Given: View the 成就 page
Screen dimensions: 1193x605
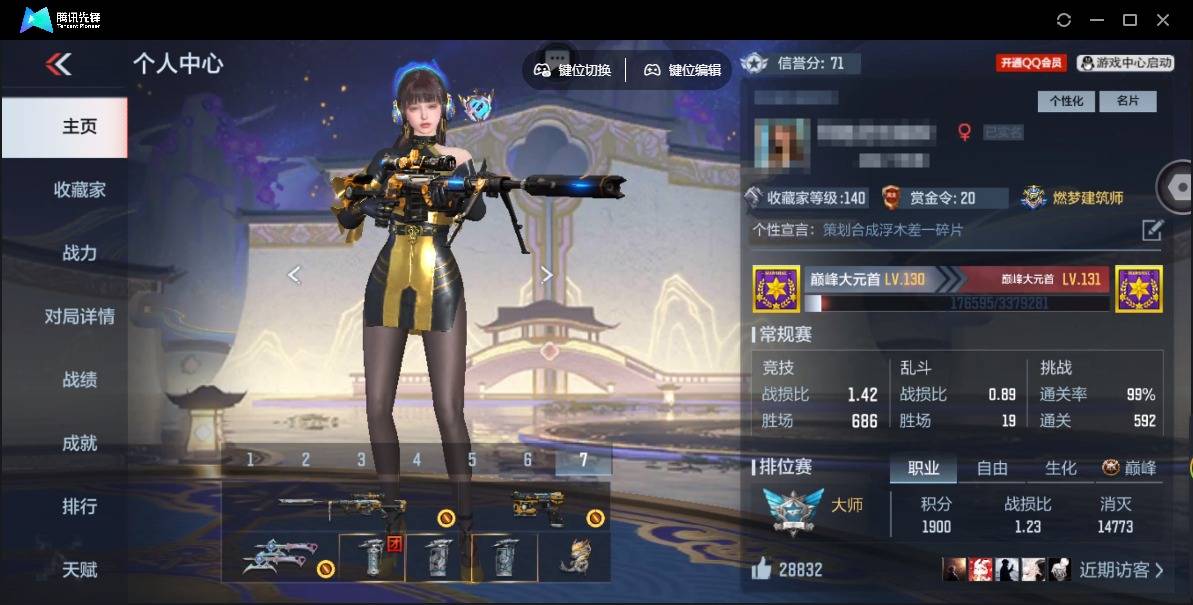Looking at the screenshot, I should click(x=79, y=443).
